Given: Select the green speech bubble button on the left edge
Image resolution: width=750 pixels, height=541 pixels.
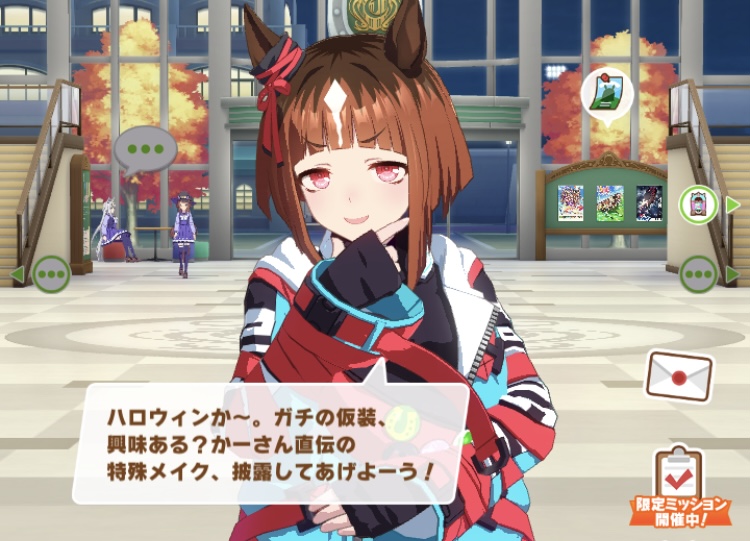Looking at the screenshot, I should click(50, 273).
